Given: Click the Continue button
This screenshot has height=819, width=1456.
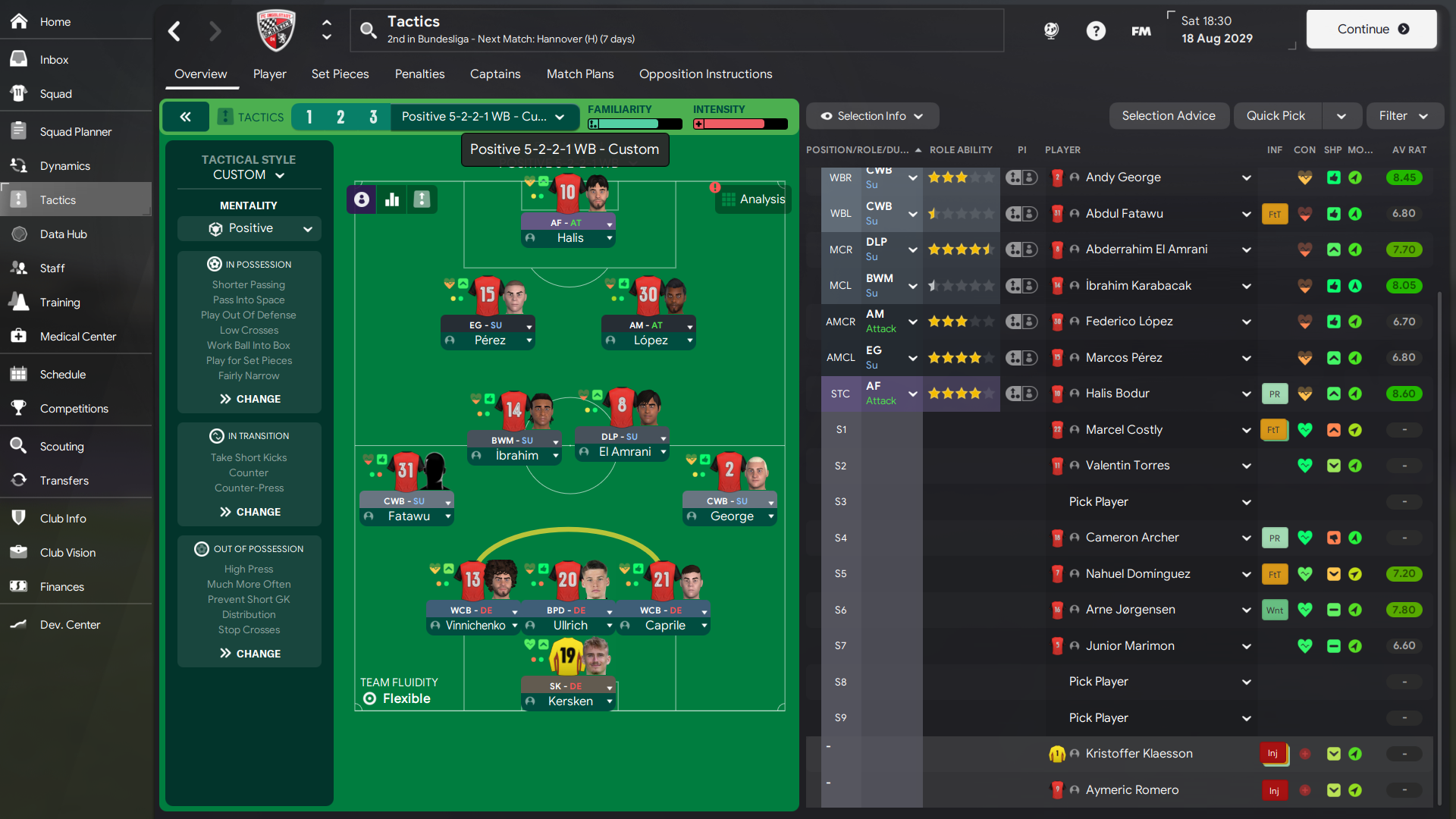Looking at the screenshot, I should [x=1371, y=29].
